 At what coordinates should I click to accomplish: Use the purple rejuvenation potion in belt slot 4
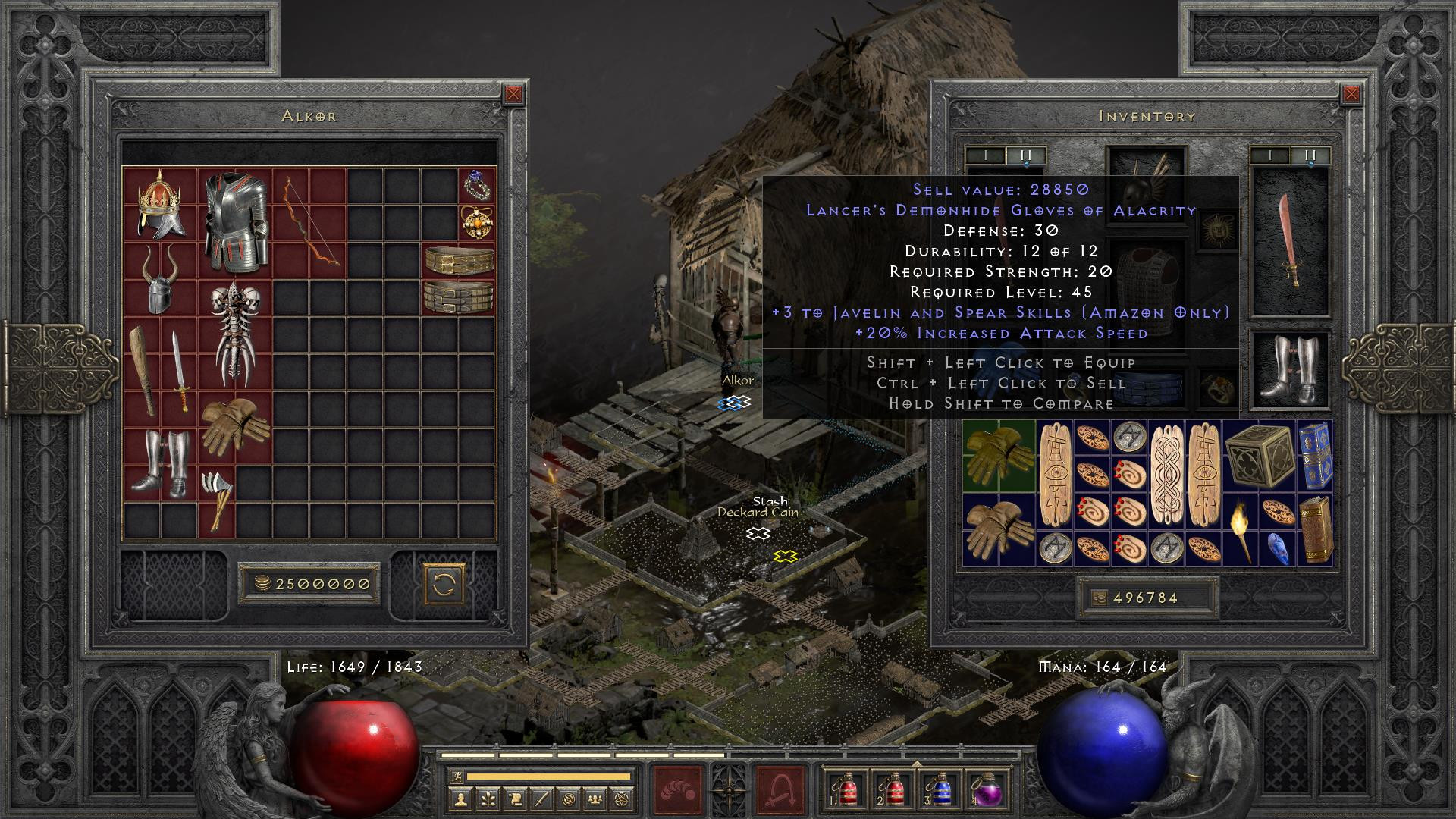point(987,790)
